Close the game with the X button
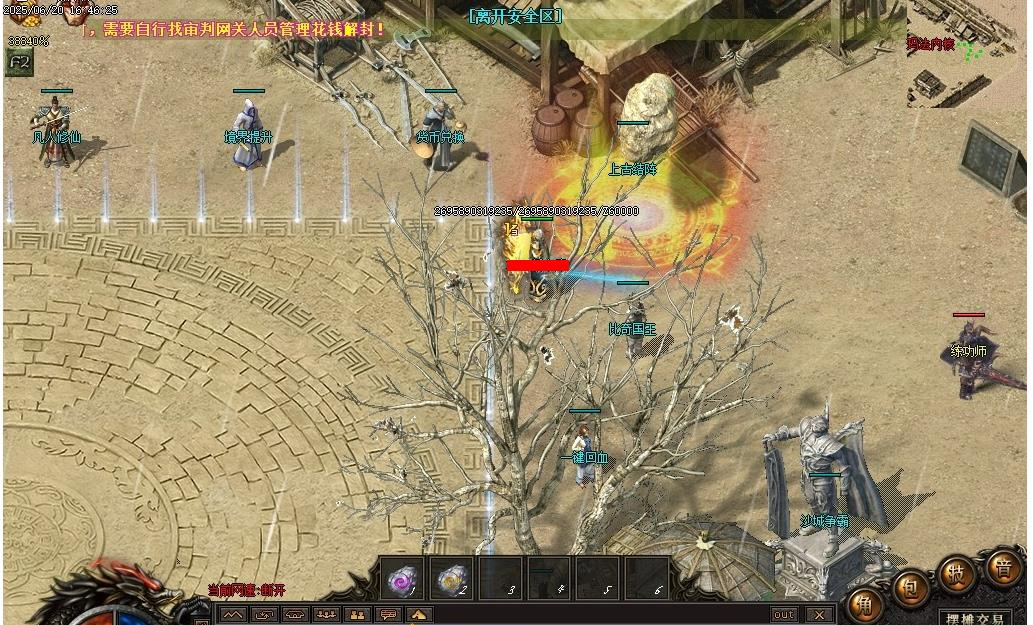 [819, 615]
